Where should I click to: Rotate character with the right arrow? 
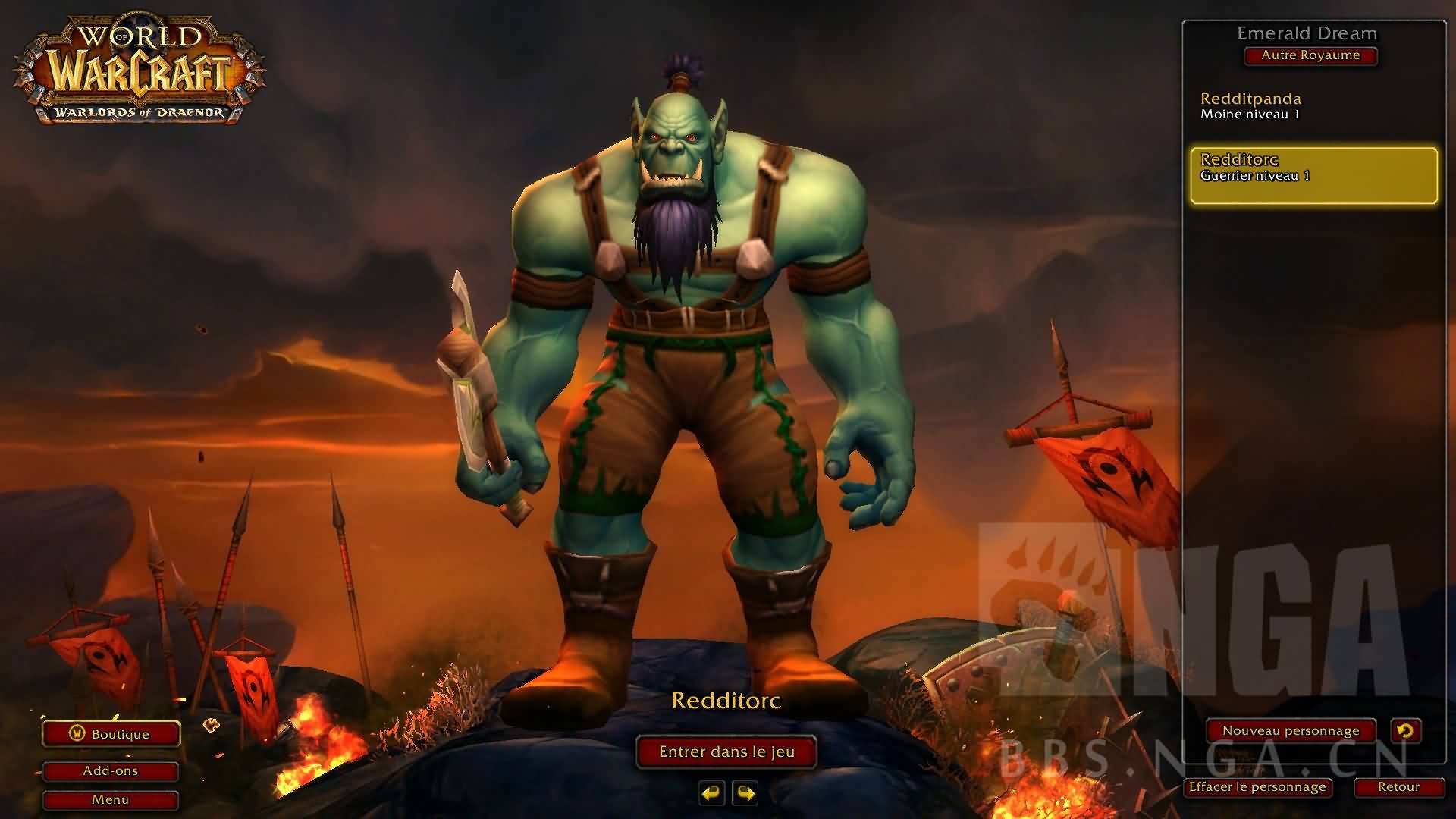(745, 793)
